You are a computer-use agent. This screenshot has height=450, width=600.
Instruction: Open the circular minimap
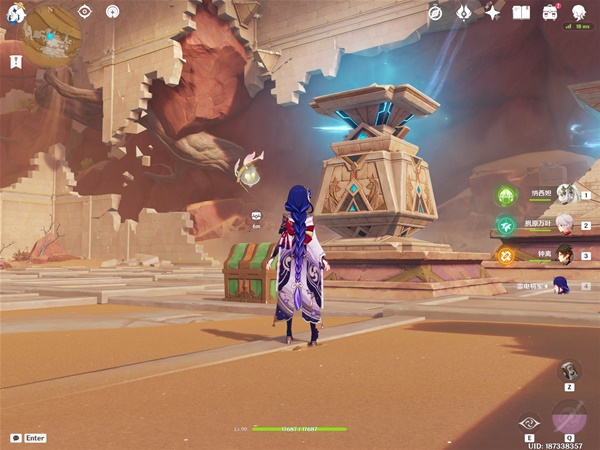[x=52, y=37]
